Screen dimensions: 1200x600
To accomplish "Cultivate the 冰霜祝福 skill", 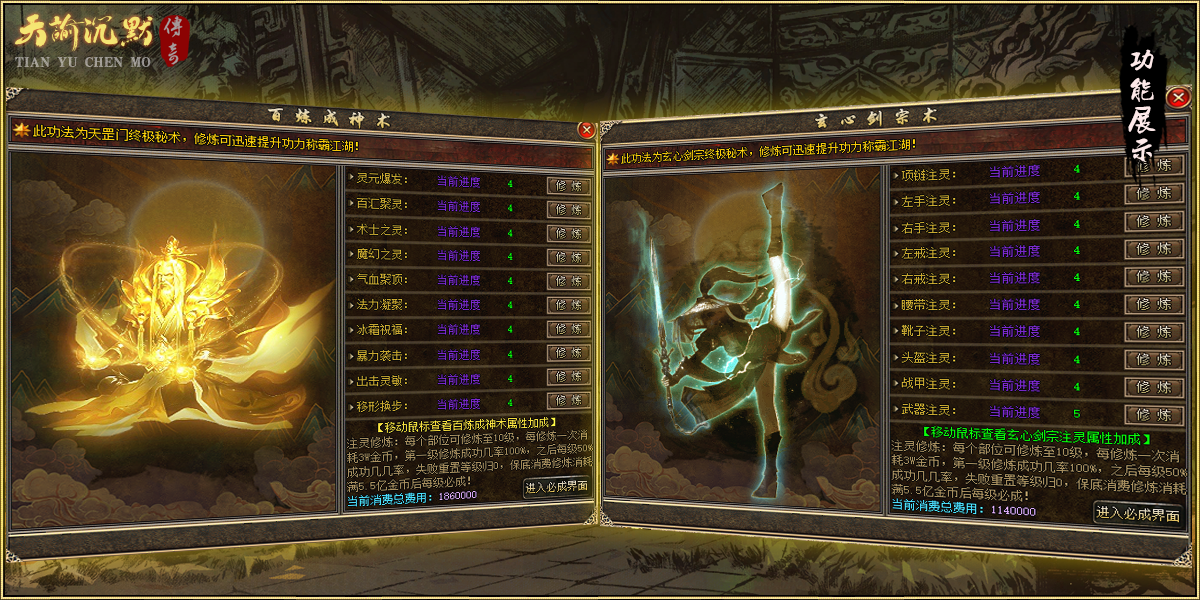I will [569, 330].
